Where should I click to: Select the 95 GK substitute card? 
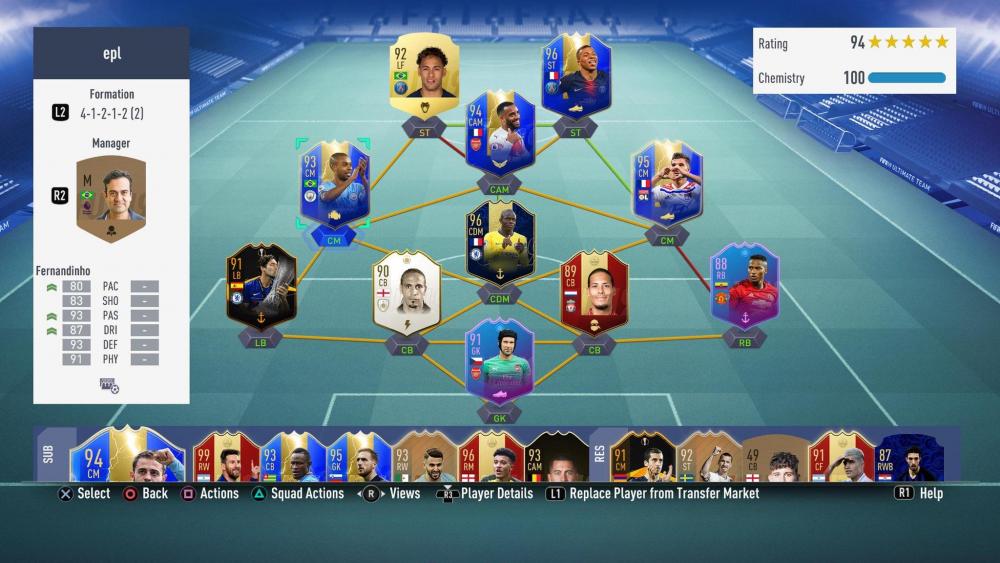(x=357, y=457)
